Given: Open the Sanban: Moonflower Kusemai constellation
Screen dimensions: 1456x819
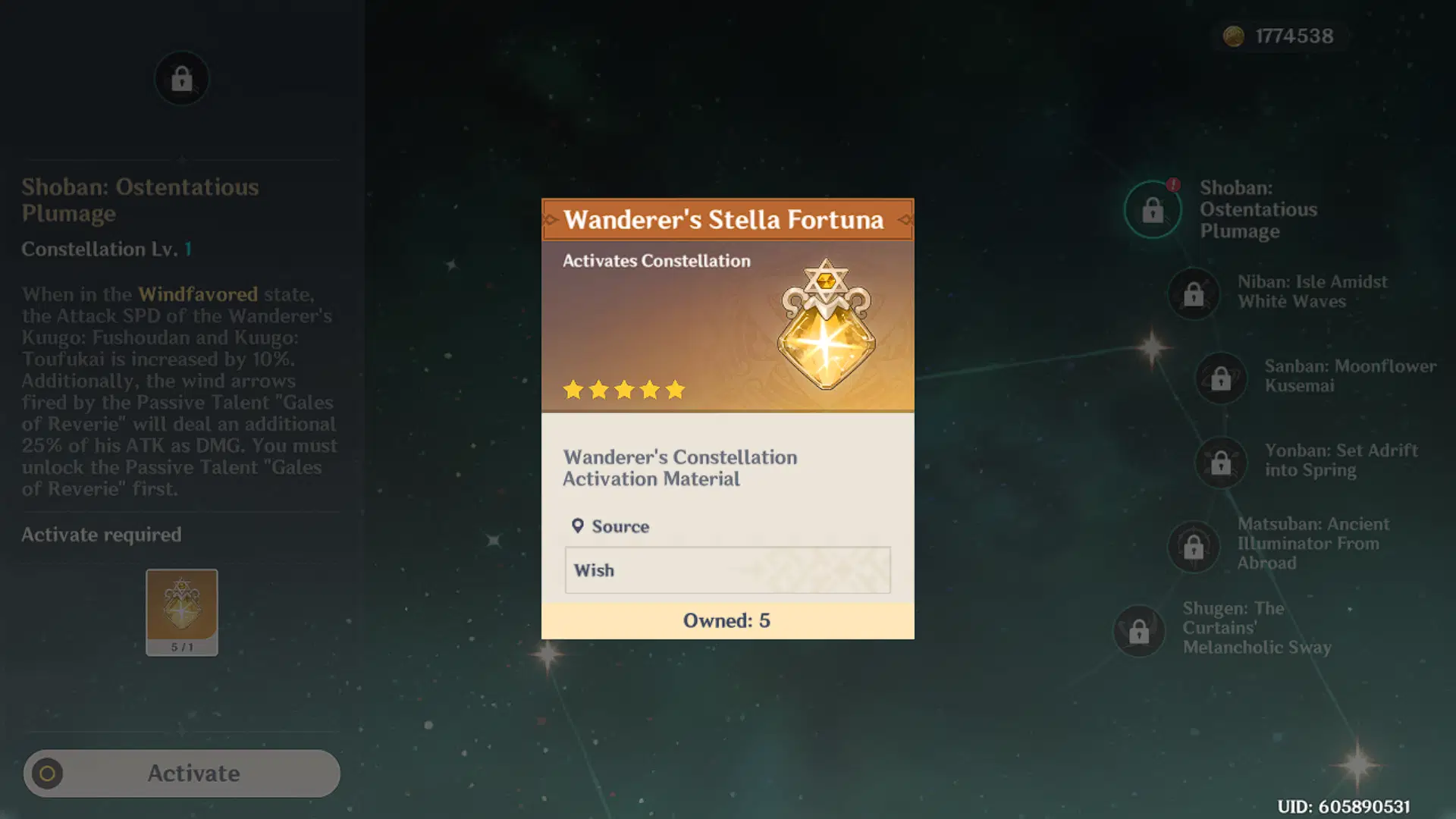Looking at the screenshot, I should [x=1219, y=378].
